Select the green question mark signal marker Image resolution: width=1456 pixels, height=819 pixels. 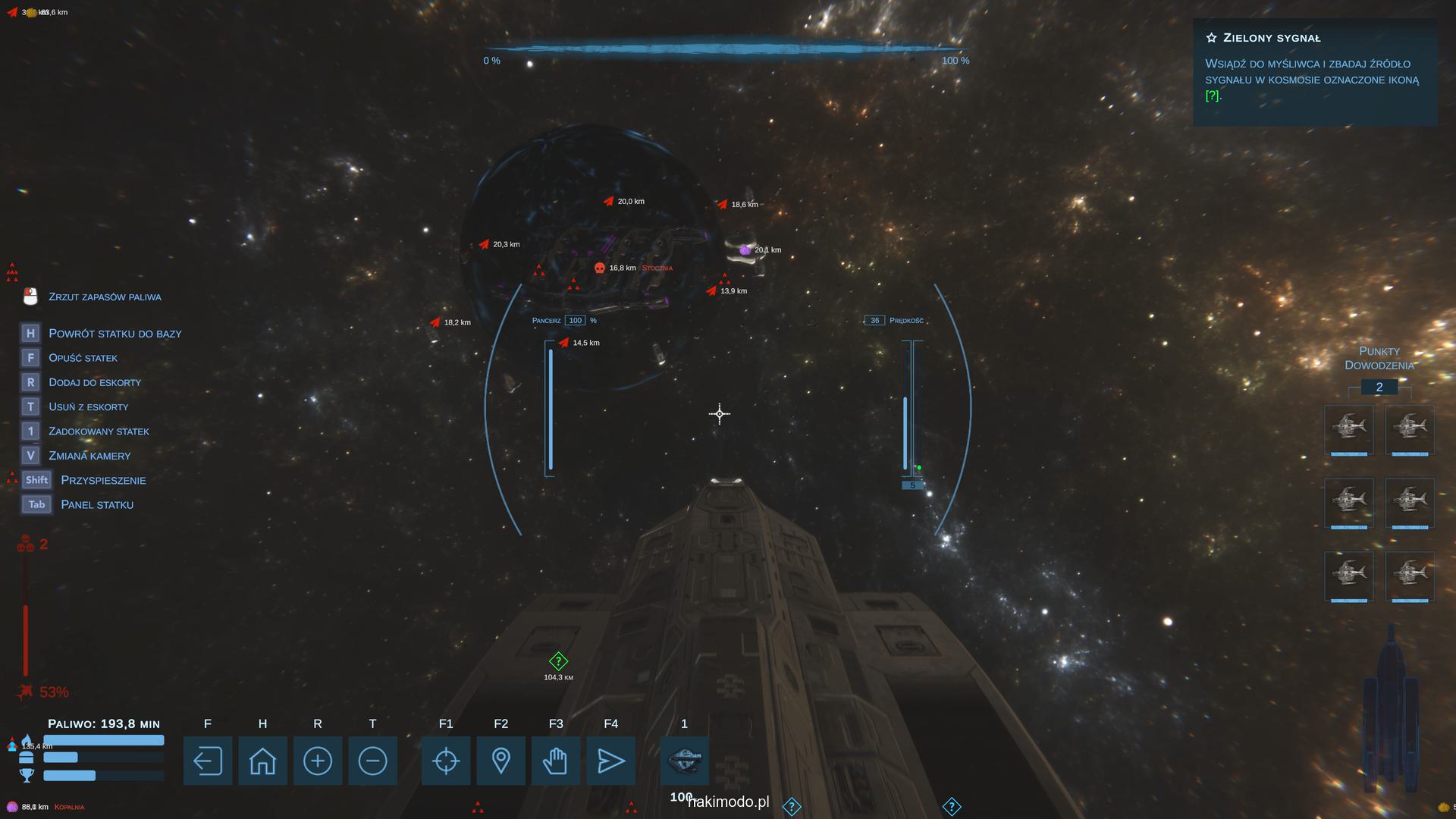tap(558, 661)
